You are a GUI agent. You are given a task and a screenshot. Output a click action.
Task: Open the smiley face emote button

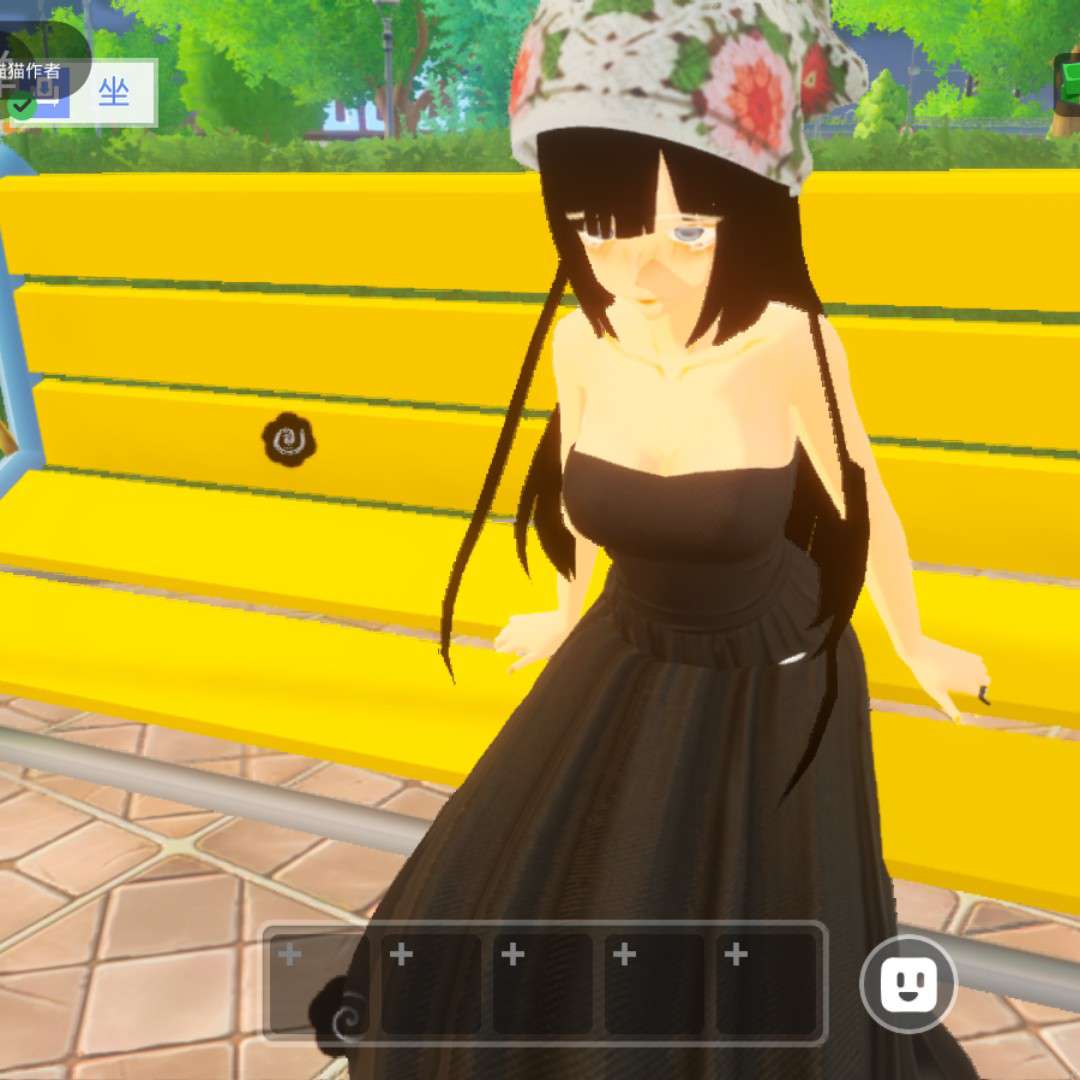pyautogui.click(x=908, y=984)
